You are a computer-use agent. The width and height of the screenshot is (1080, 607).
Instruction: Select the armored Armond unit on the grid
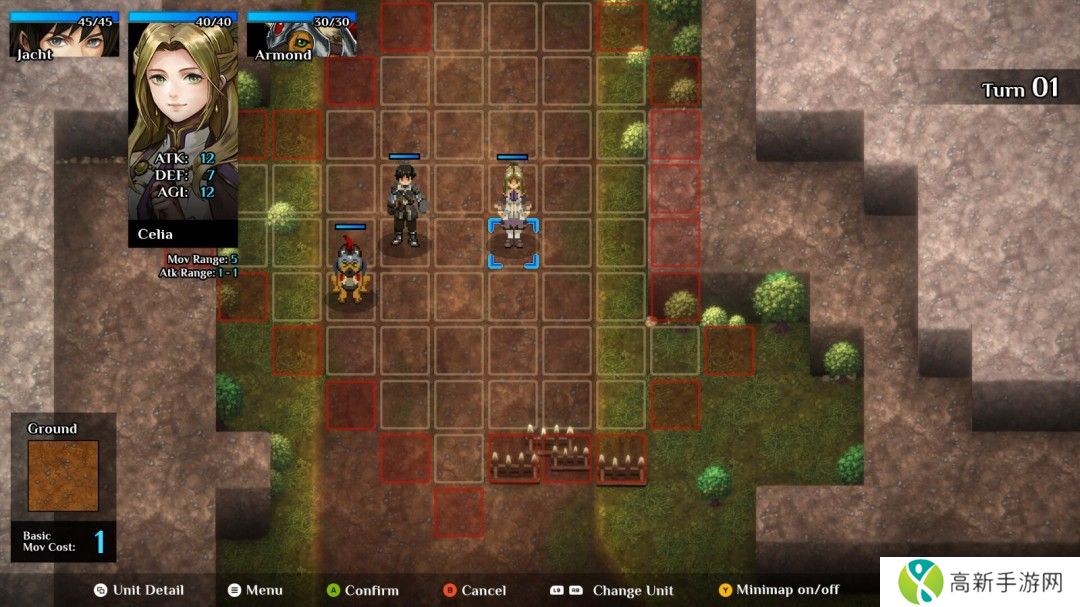click(350, 272)
